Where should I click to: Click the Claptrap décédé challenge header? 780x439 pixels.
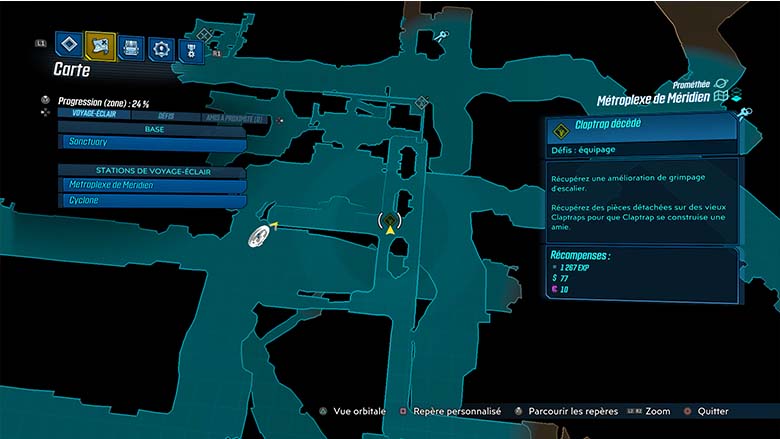[x=641, y=127]
